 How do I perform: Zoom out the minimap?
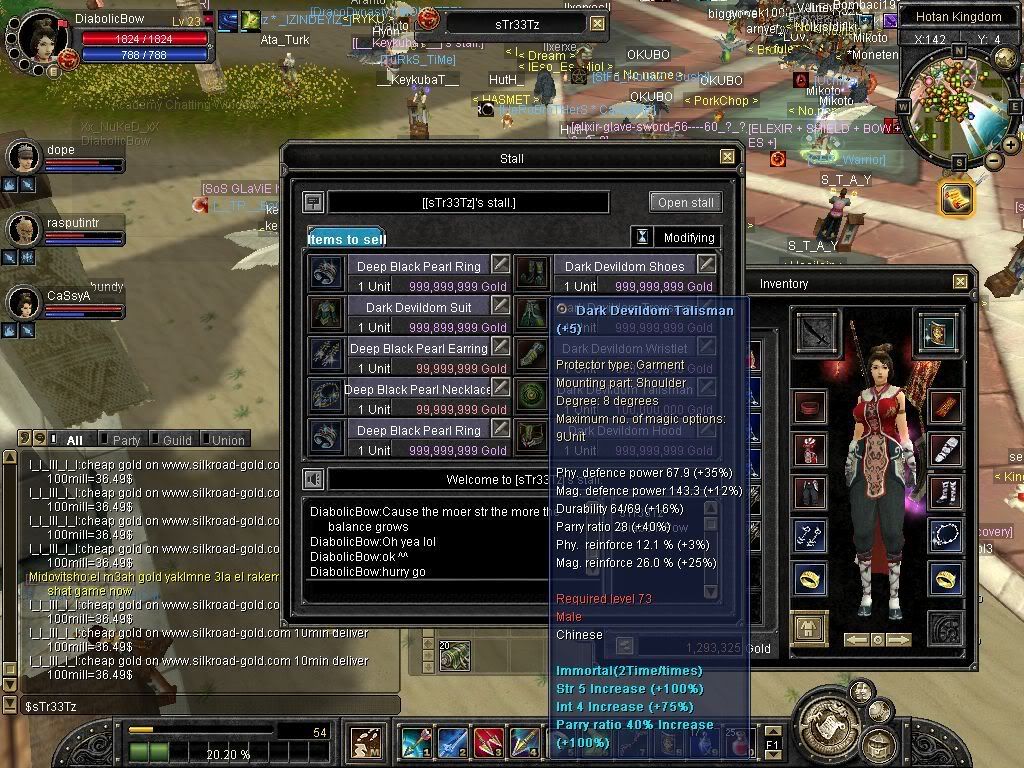click(x=993, y=161)
